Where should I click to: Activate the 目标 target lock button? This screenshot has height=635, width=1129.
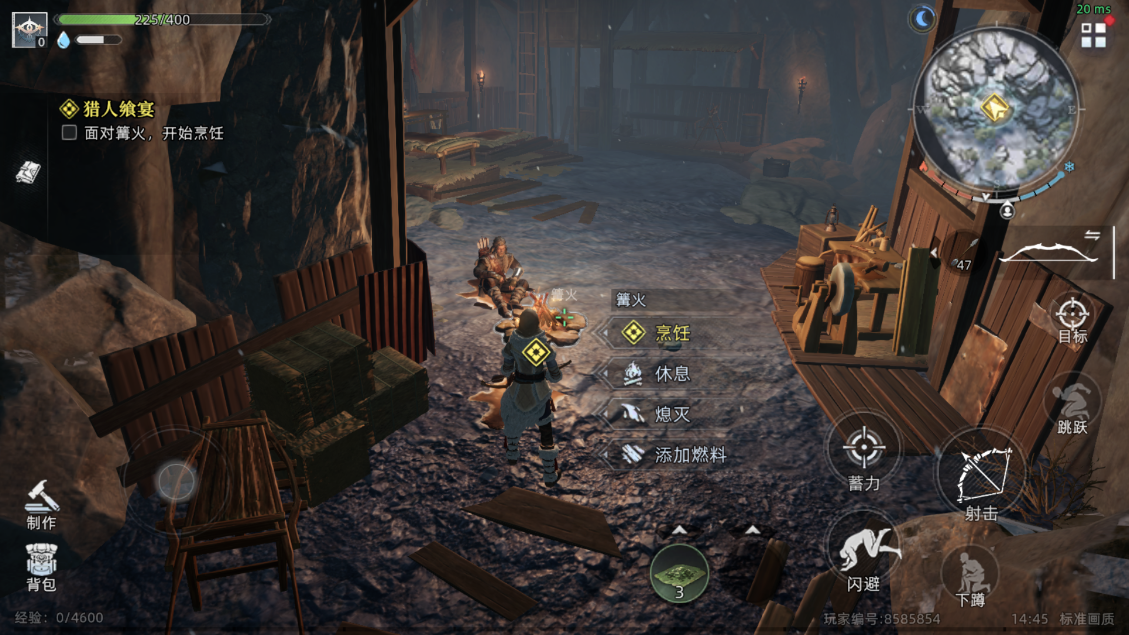click(1072, 319)
